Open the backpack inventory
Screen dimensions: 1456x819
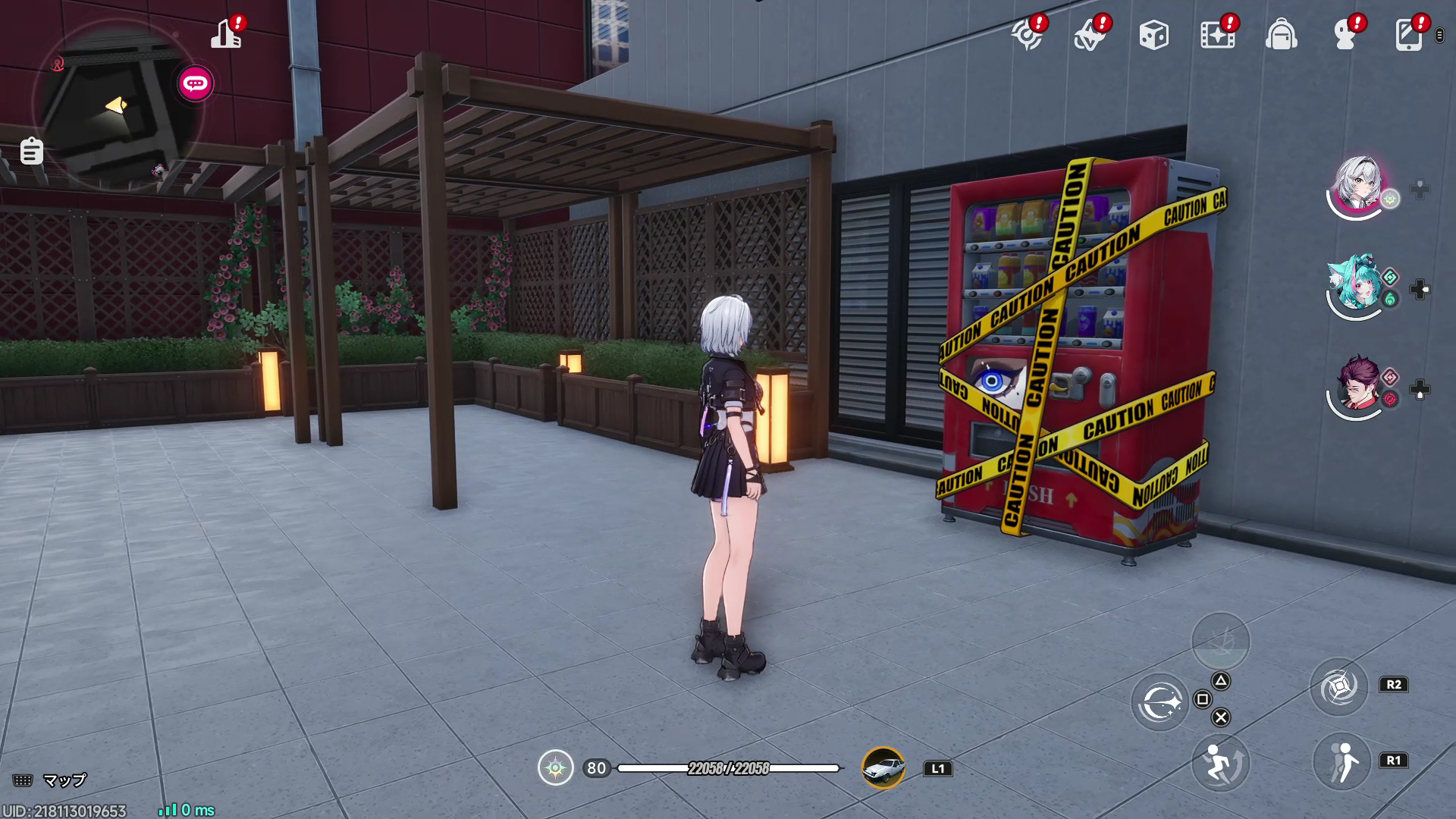pyautogui.click(x=1281, y=35)
